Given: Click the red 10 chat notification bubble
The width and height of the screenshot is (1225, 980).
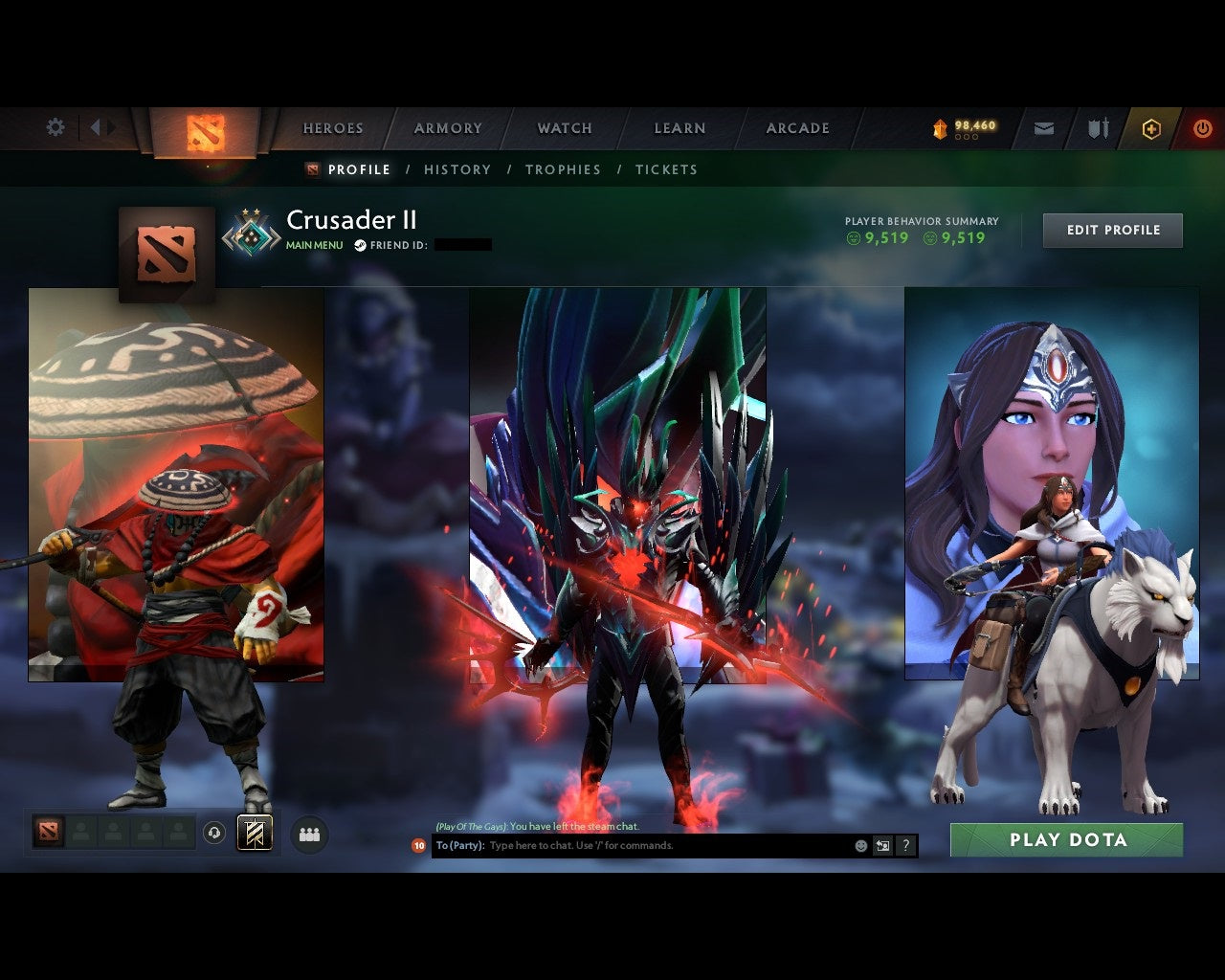Looking at the screenshot, I should (x=417, y=846).
